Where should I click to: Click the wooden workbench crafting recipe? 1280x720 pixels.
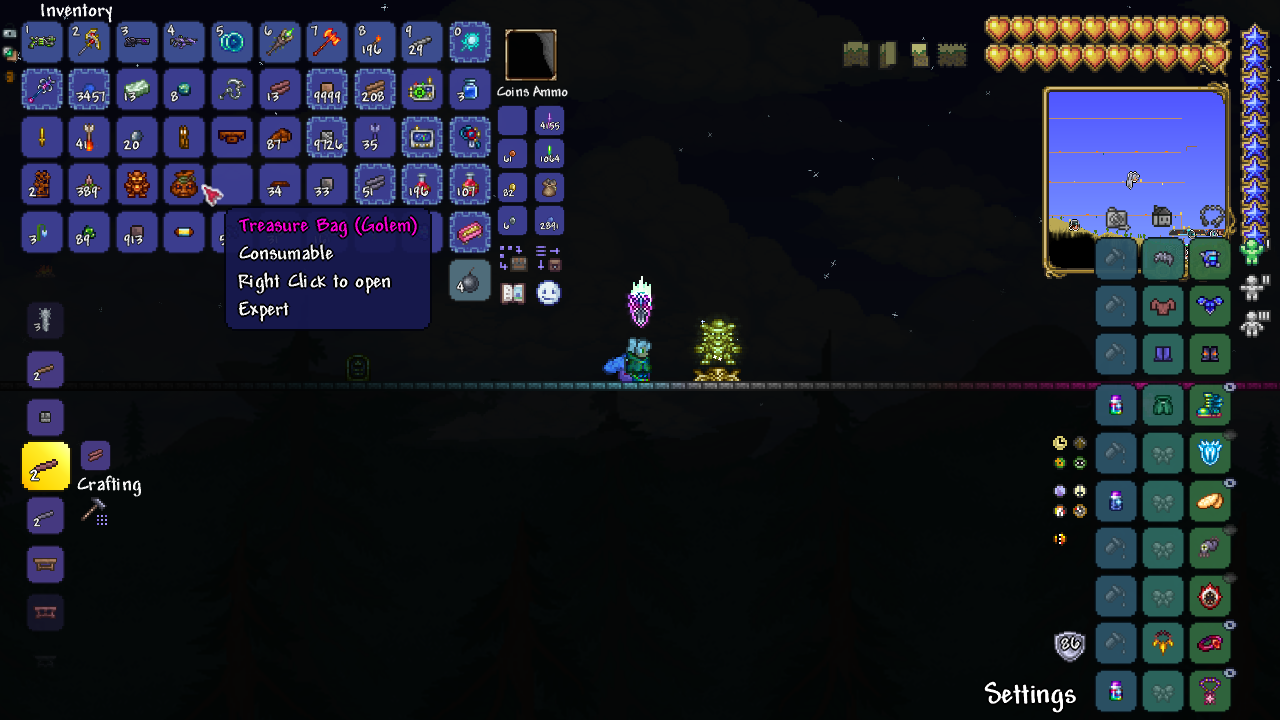pyautogui.click(x=46, y=563)
